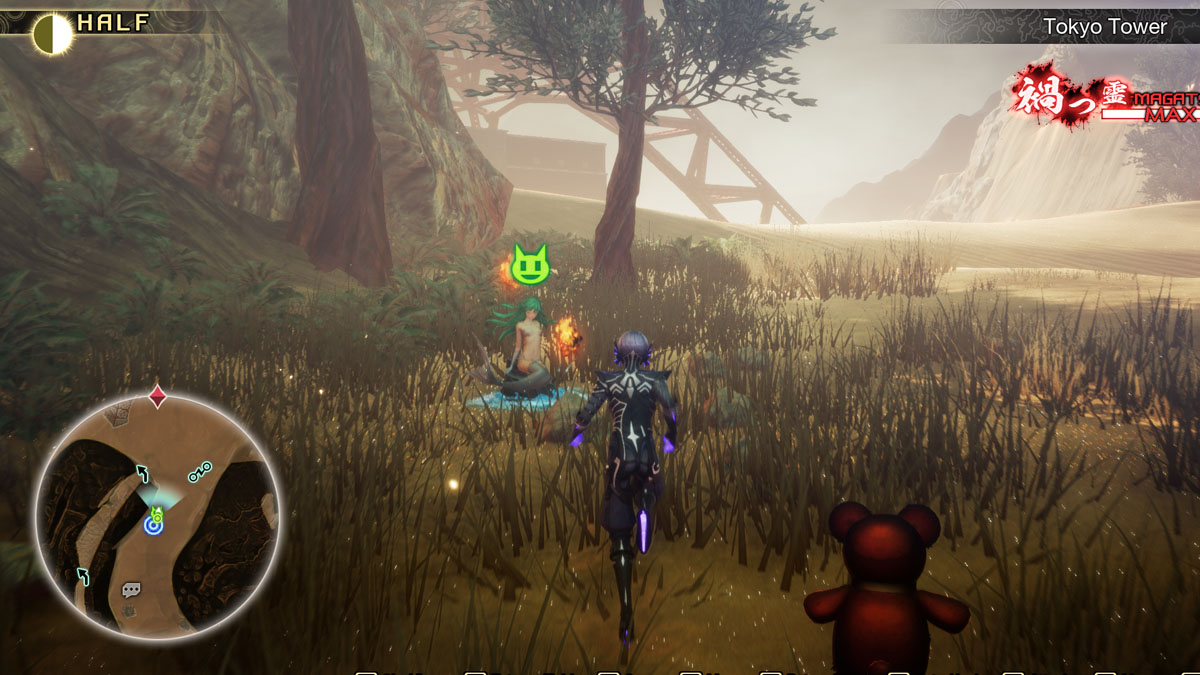Click the blue player position marker
This screenshot has width=1200, height=675.
[x=154, y=524]
